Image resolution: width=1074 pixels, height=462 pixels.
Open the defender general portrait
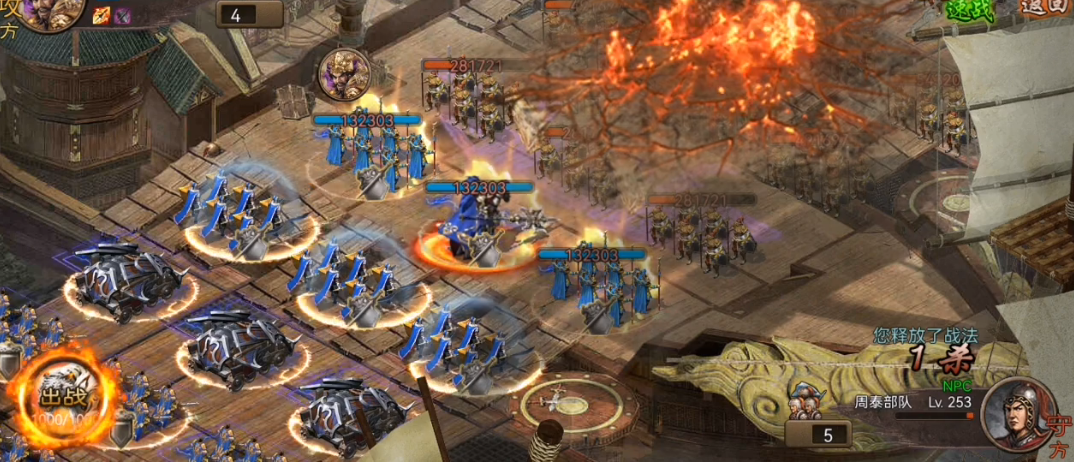coord(1011,412)
